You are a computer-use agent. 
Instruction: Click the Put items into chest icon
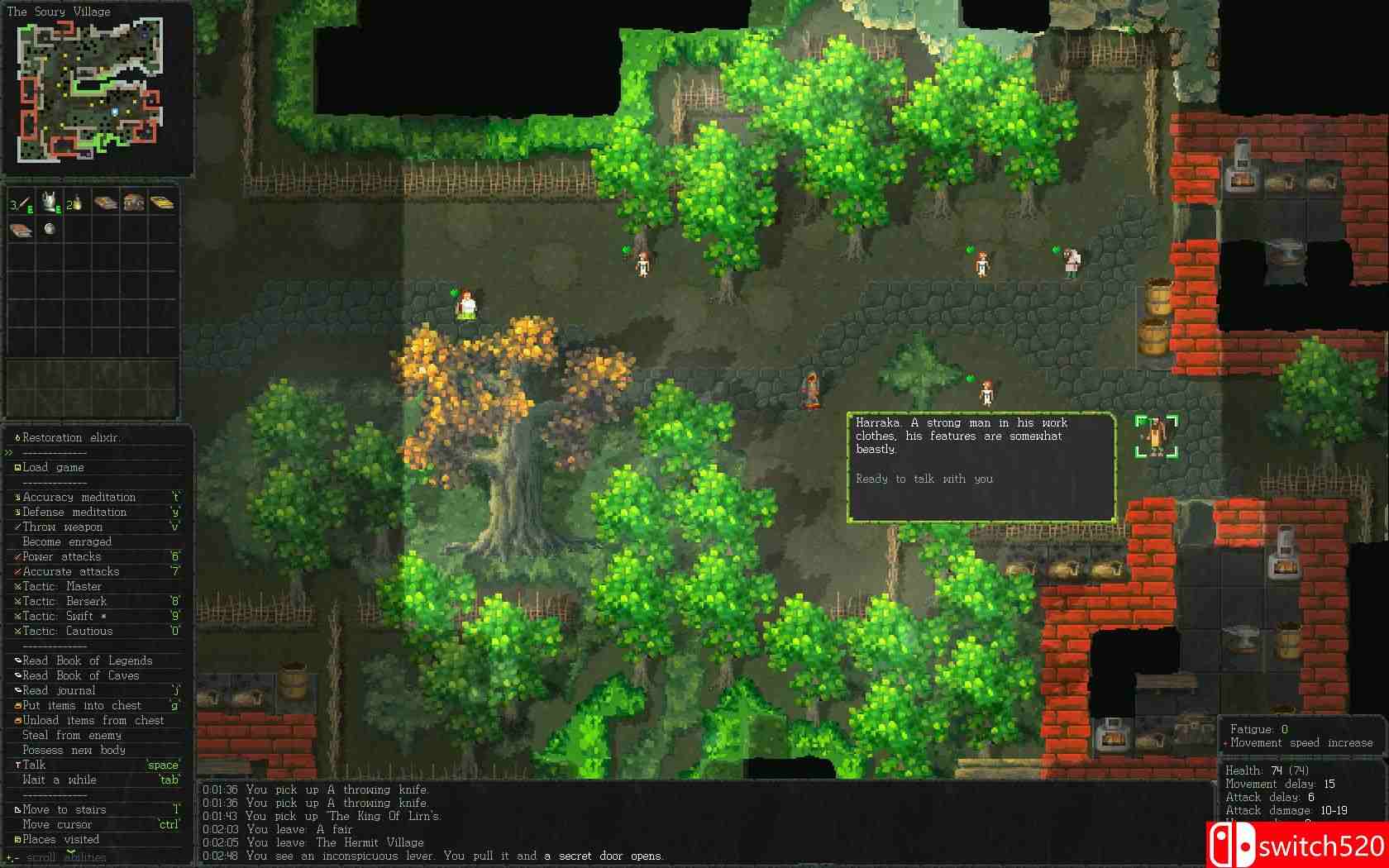17,703
